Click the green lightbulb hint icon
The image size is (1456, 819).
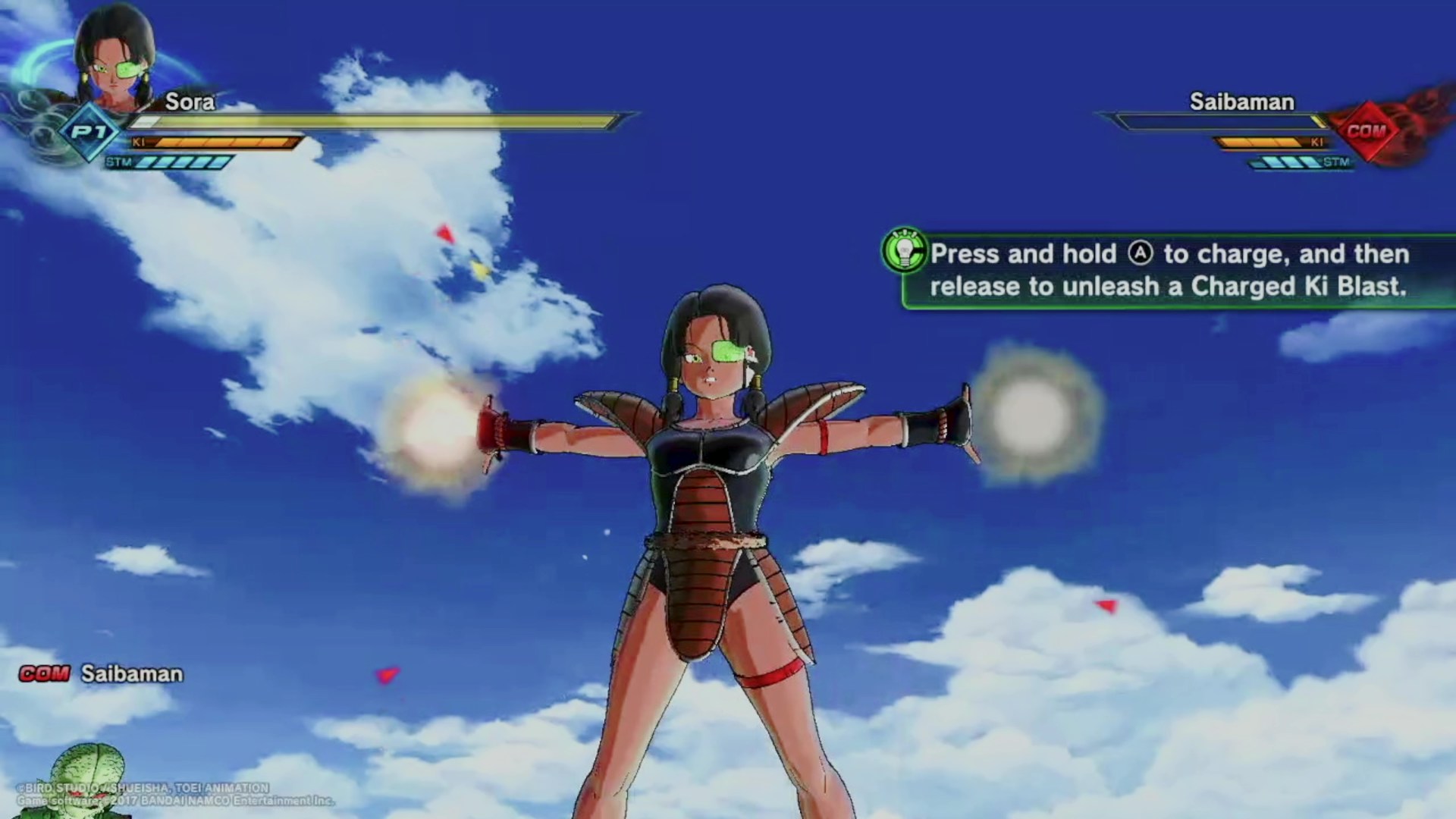pos(904,250)
